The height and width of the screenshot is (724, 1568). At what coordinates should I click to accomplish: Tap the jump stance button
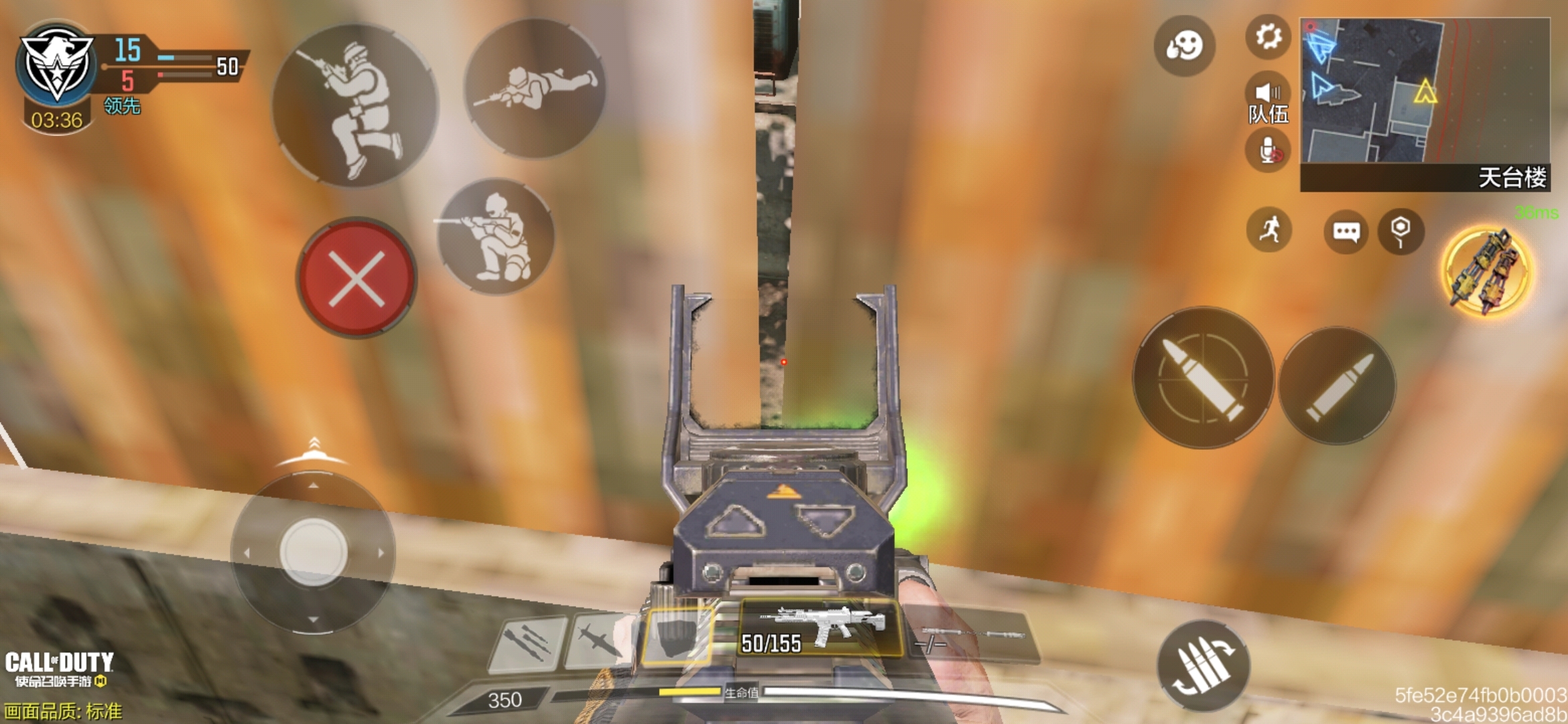coord(355,105)
